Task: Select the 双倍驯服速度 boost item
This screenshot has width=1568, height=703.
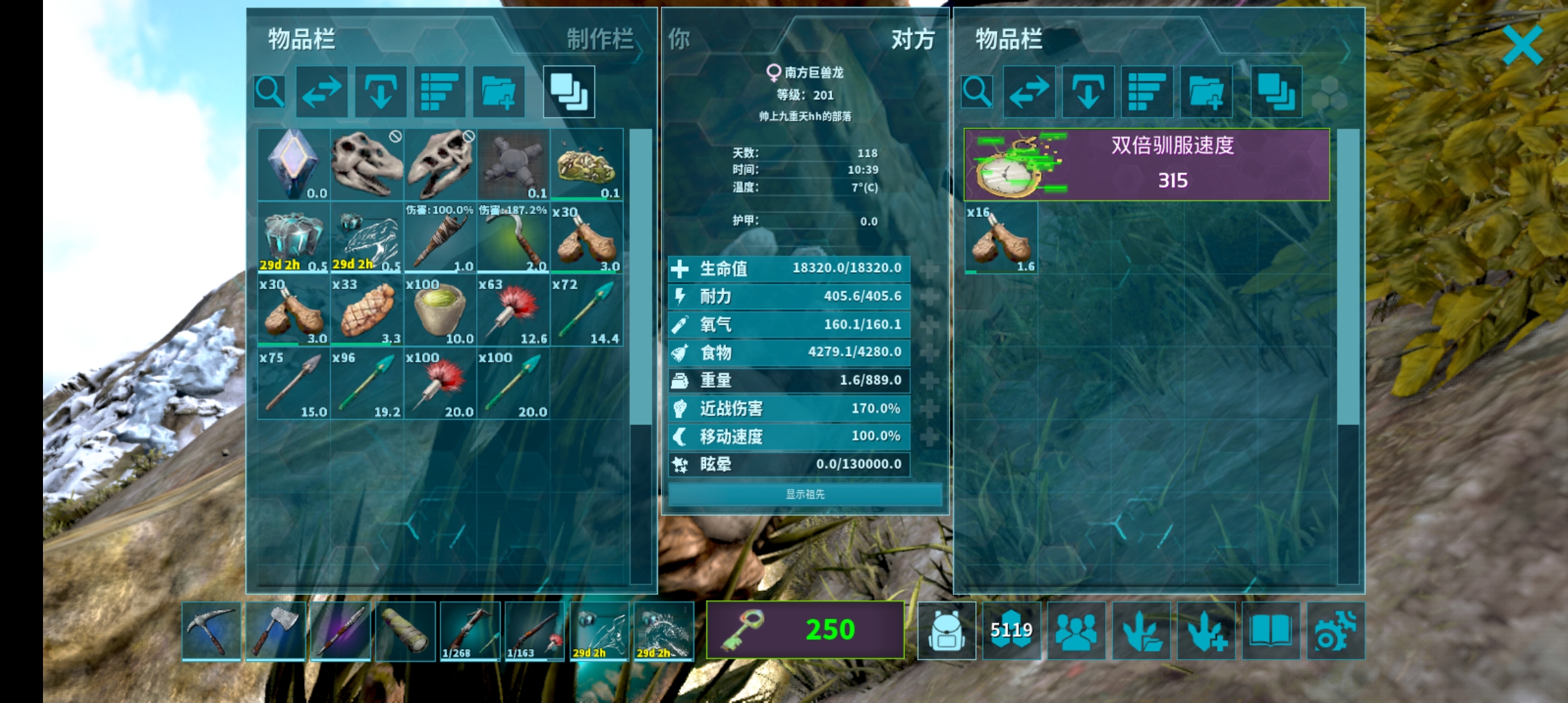Action: point(1146,164)
